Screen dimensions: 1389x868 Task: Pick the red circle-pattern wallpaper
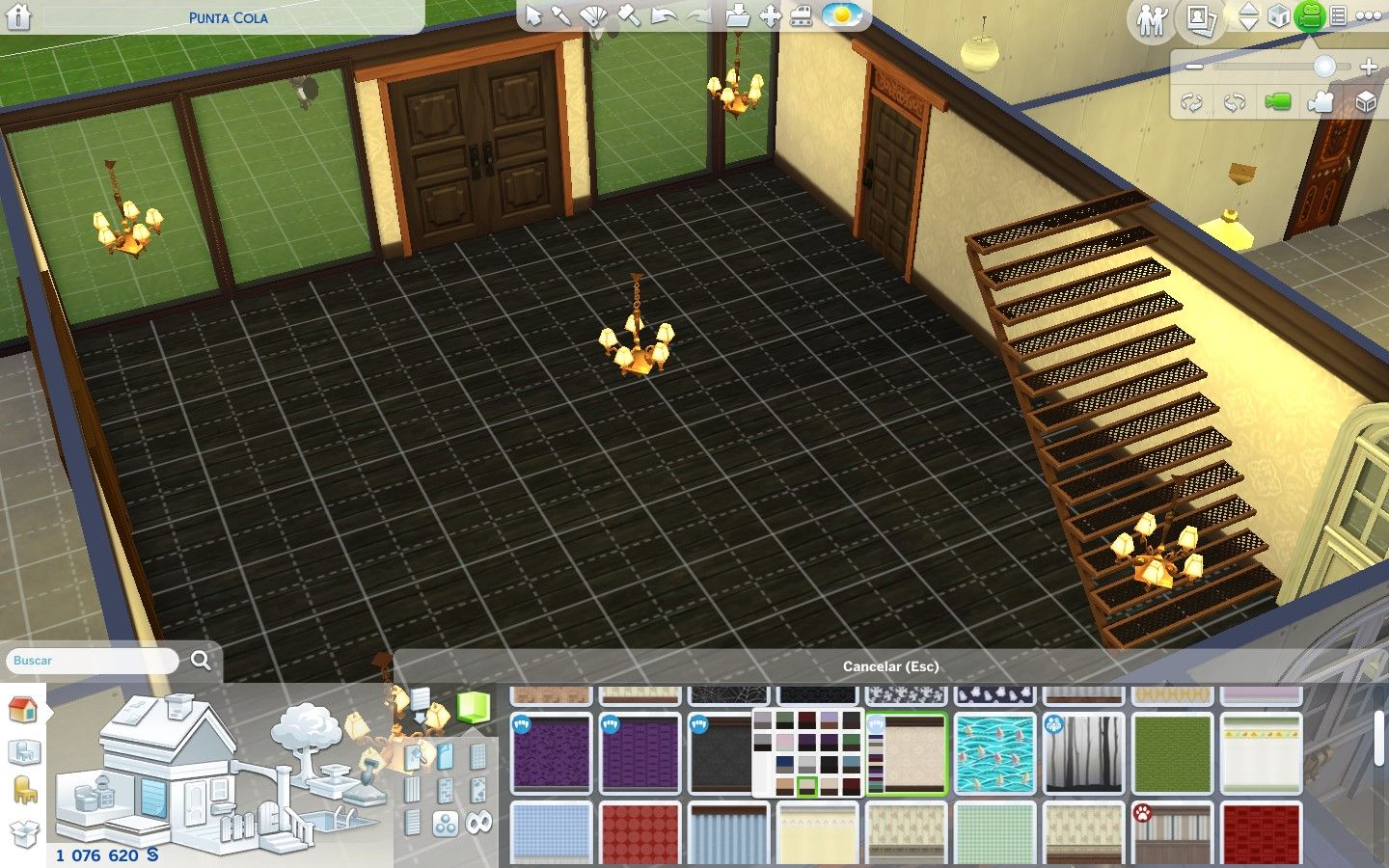point(640,832)
